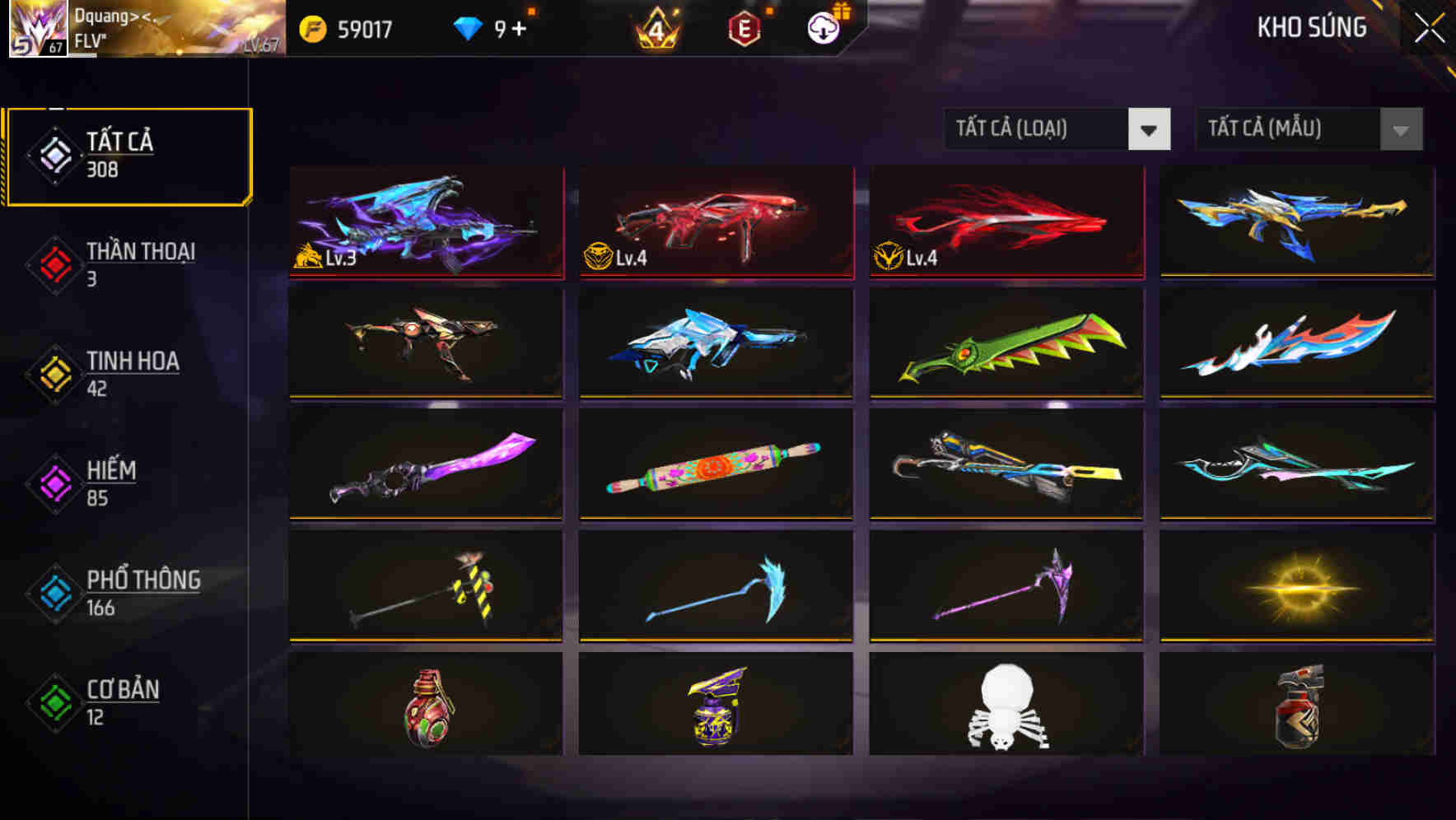1456x820 pixels.
Task: Click the cloud download gift icon
Action: (x=822, y=27)
